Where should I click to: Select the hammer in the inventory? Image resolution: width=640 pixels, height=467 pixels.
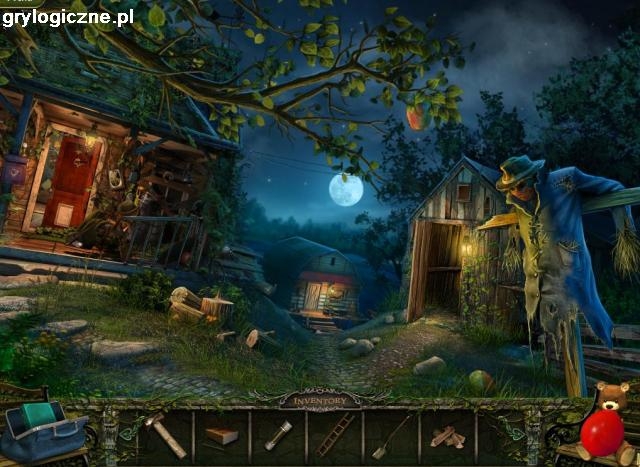pos(163,434)
